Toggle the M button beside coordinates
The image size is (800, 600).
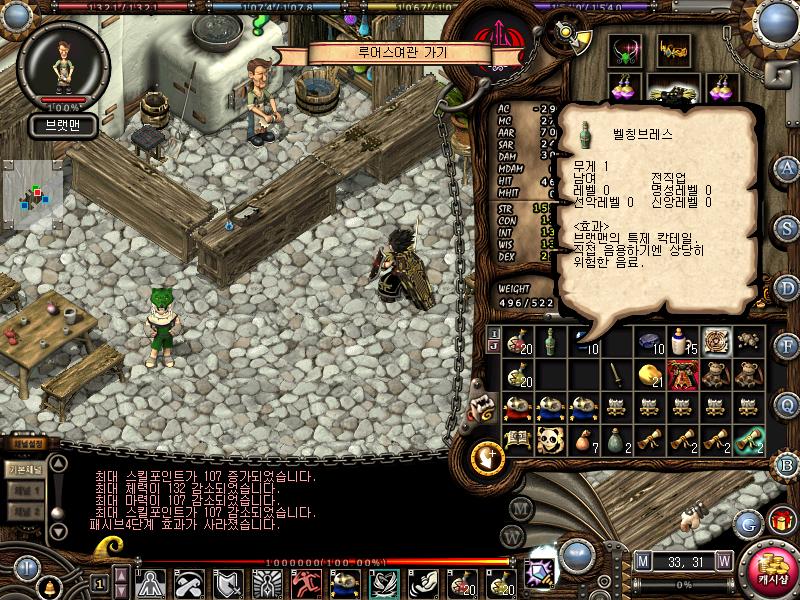coord(642,559)
